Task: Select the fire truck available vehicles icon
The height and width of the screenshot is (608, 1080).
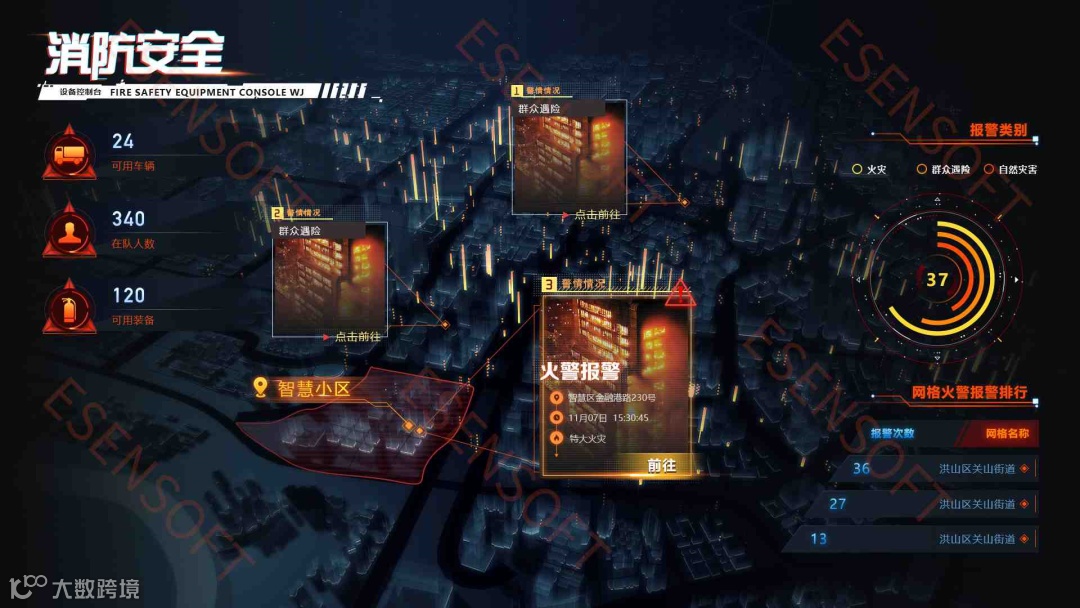Action: [69, 154]
